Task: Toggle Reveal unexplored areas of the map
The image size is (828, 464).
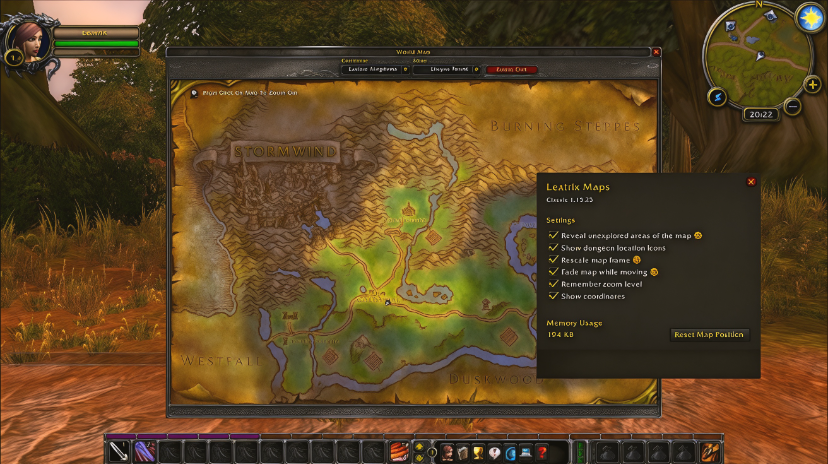Action: coord(553,235)
